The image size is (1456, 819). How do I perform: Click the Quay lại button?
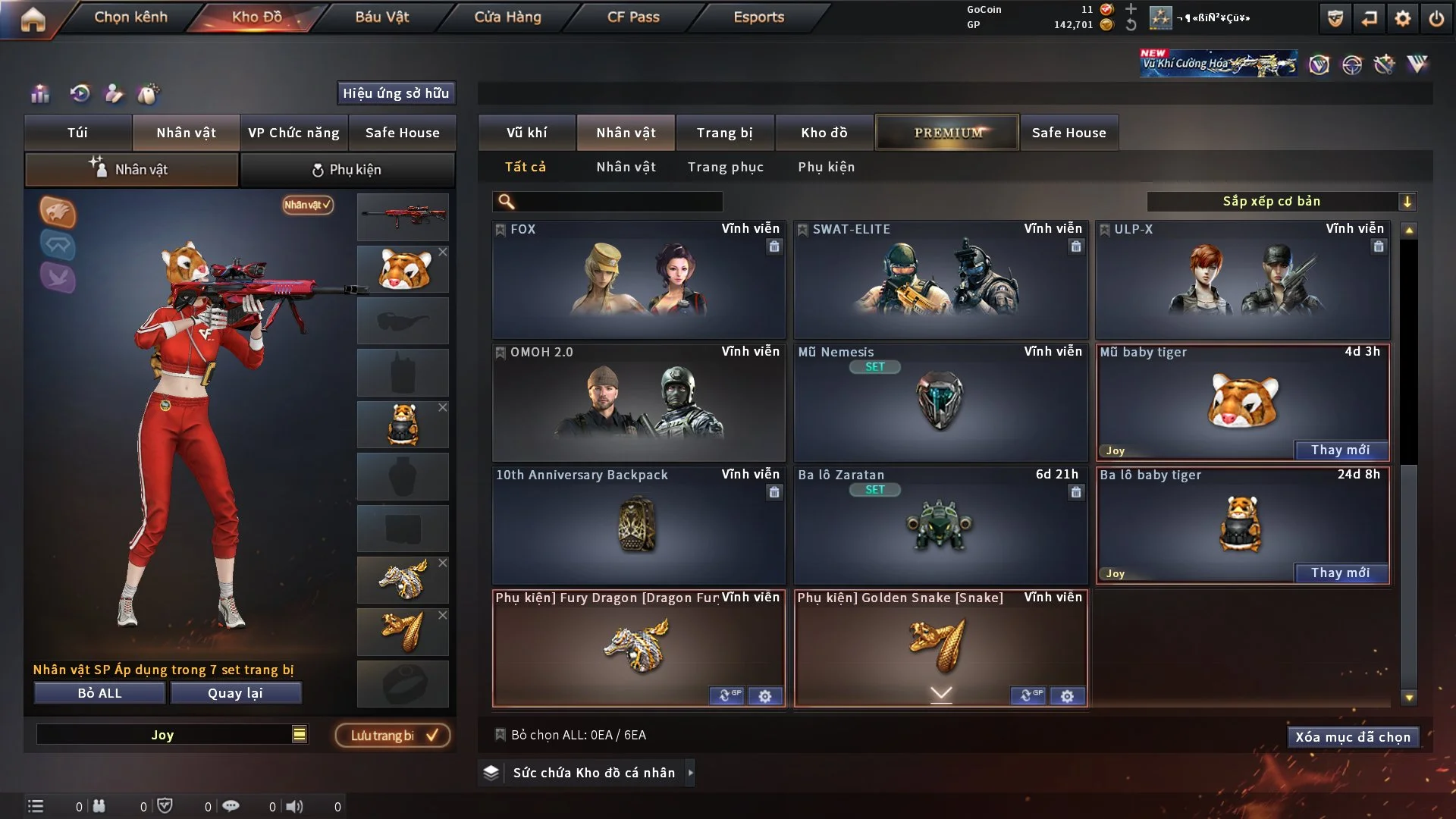[235, 693]
